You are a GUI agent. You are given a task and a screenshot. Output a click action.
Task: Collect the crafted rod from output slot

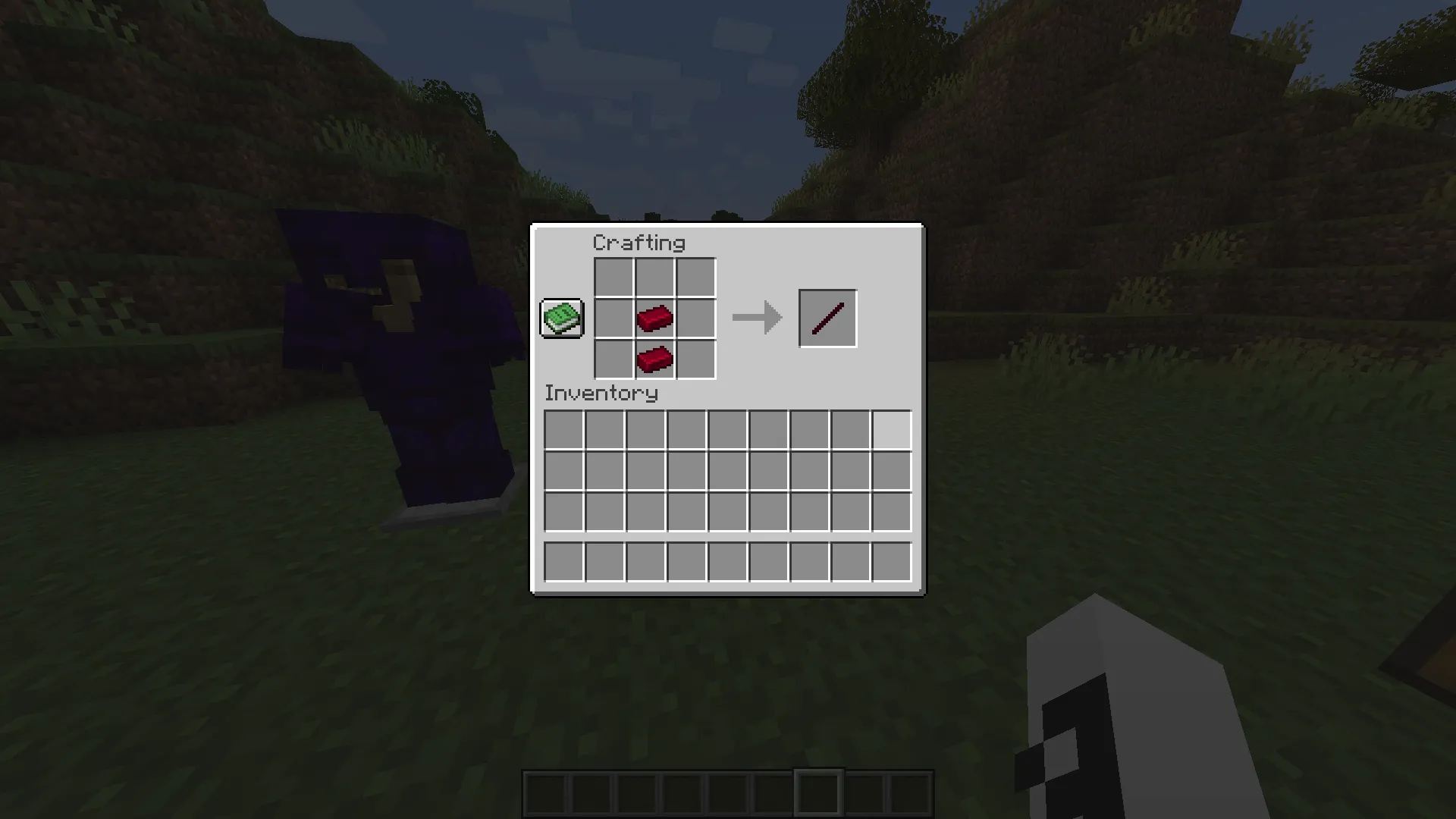pyautogui.click(x=827, y=317)
